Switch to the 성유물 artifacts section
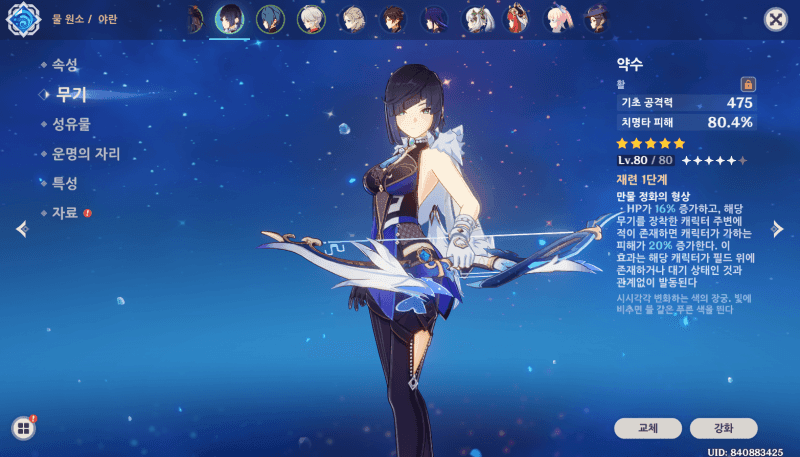800x457 pixels. [x=71, y=125]
